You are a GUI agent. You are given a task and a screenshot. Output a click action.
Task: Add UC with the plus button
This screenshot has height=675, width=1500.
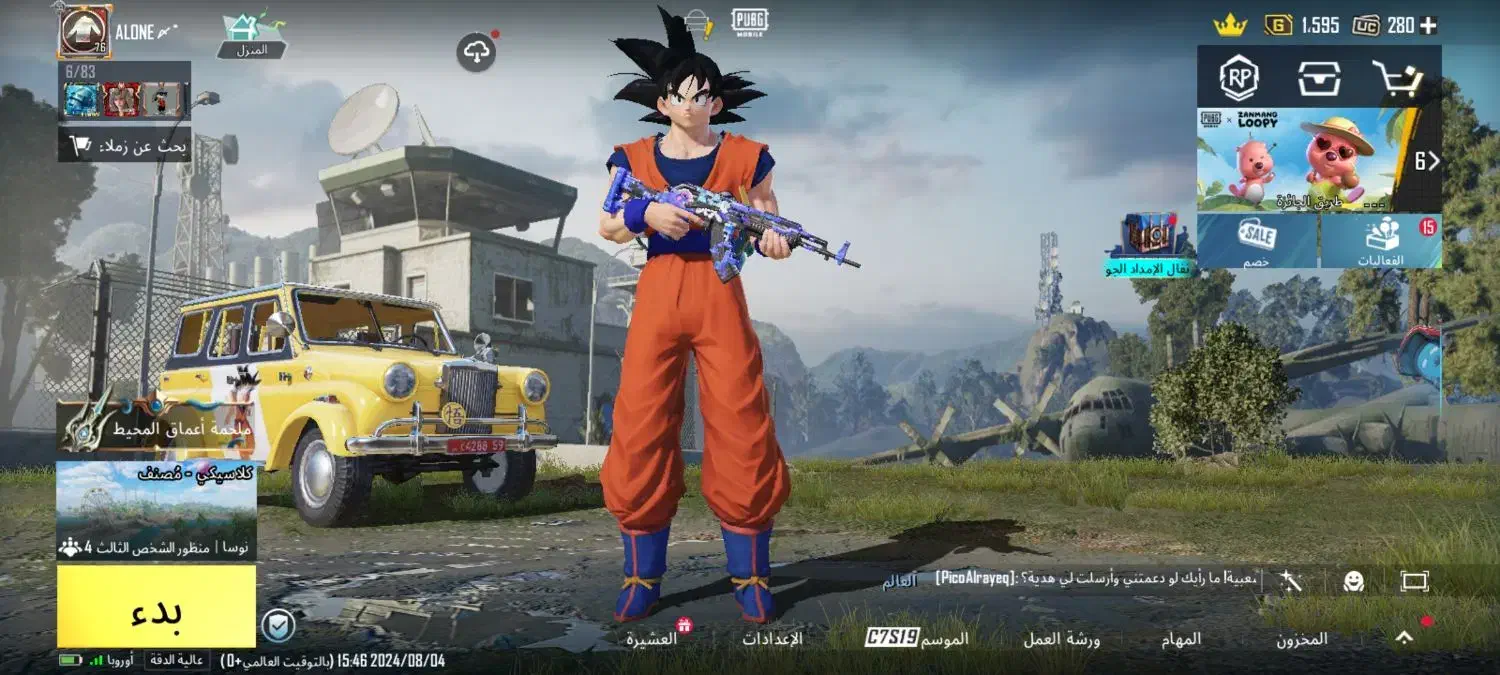pyautogui.click(x=1428, y=26)
